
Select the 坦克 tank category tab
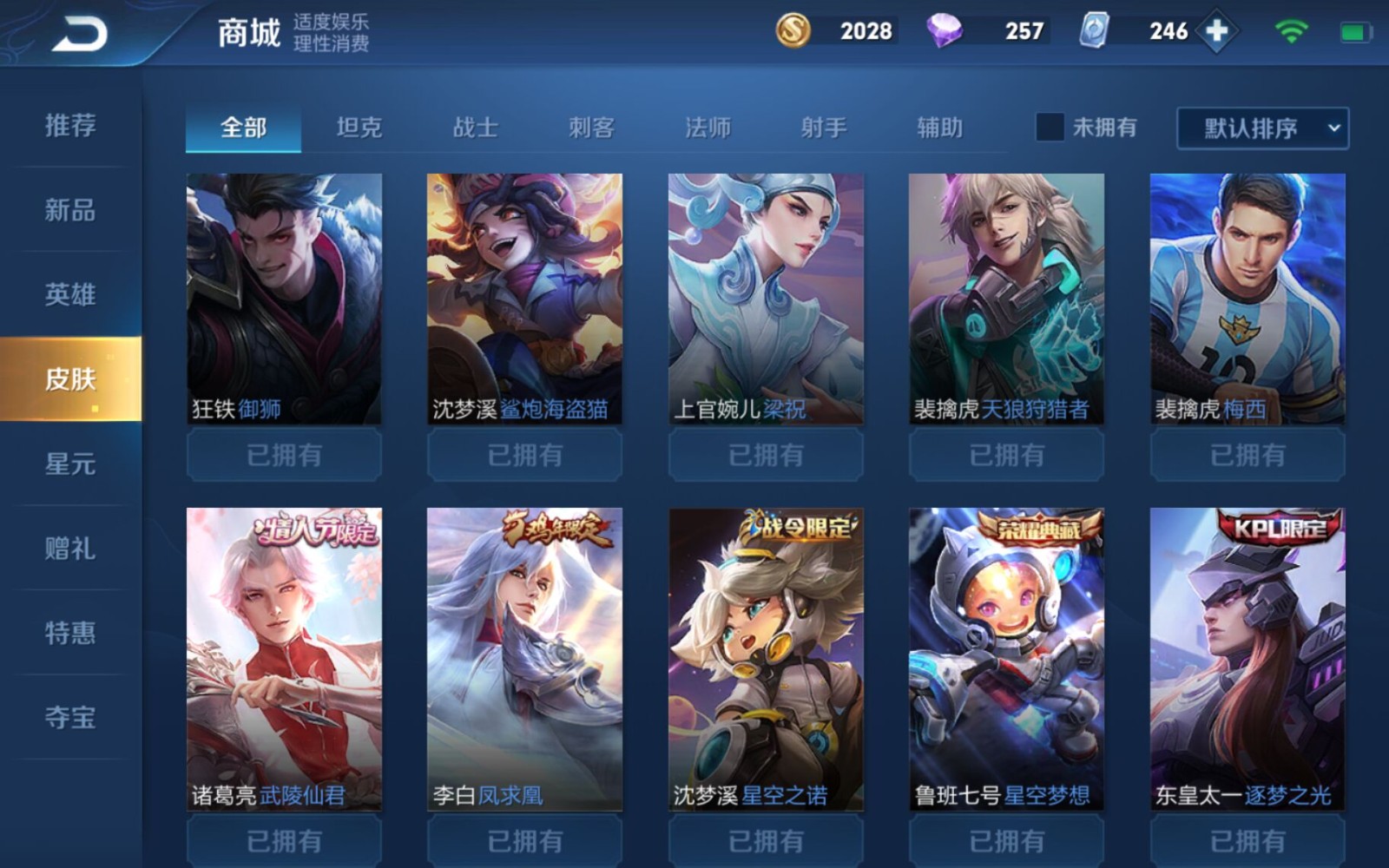pos(359,127)
